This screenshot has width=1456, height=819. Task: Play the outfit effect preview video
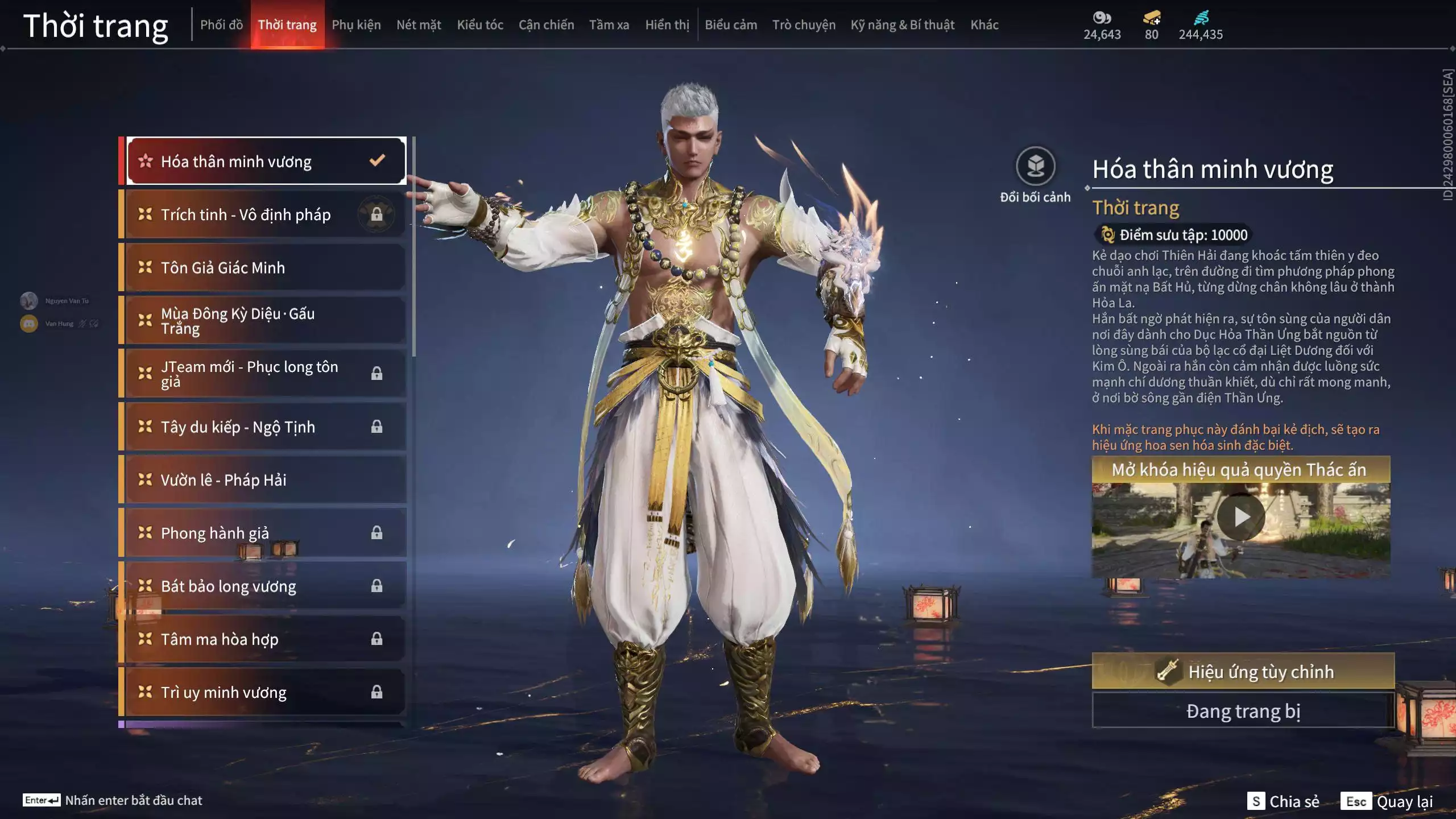click(1240, 517)
